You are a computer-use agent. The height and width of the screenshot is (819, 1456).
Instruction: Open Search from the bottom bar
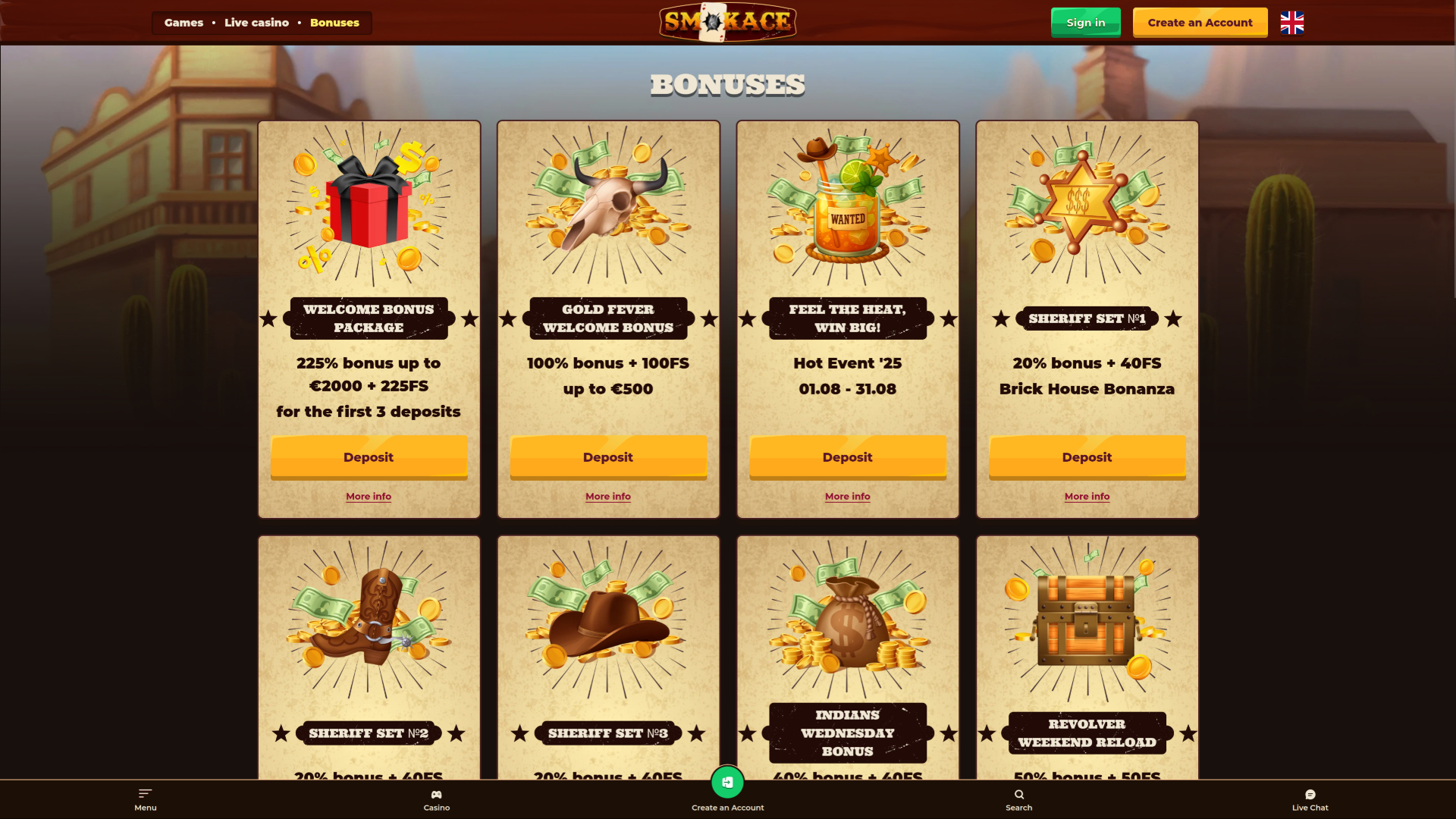pos(1018,795)
